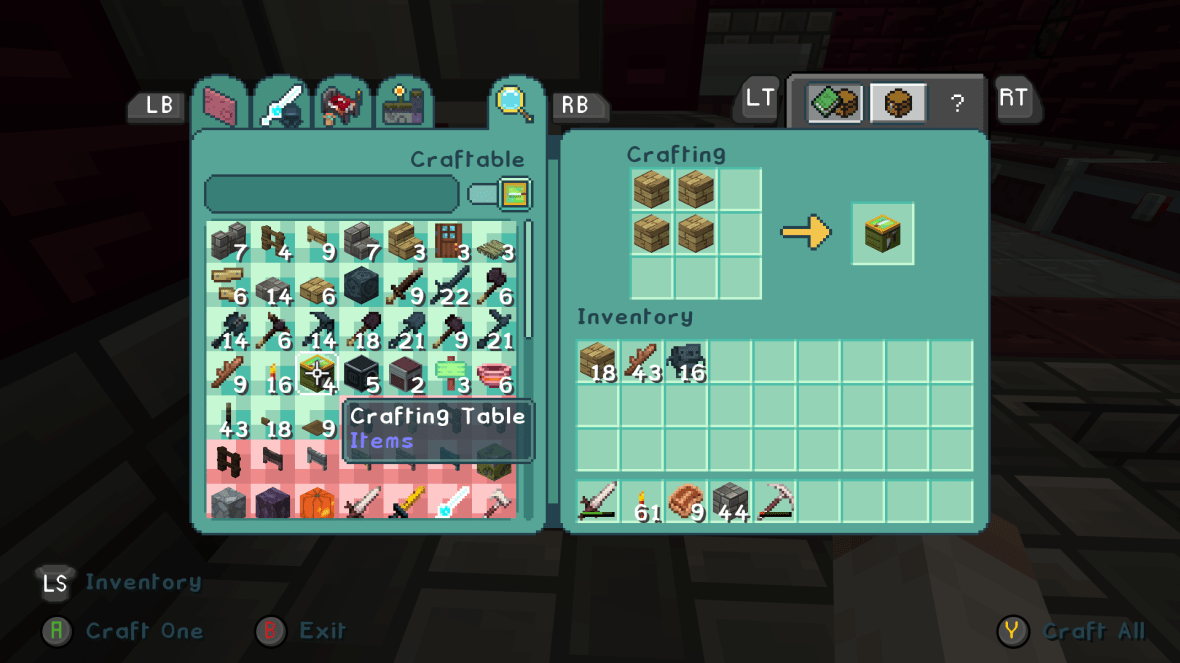
Task: Select the red bed items tab
Action: tap(342, 104)
